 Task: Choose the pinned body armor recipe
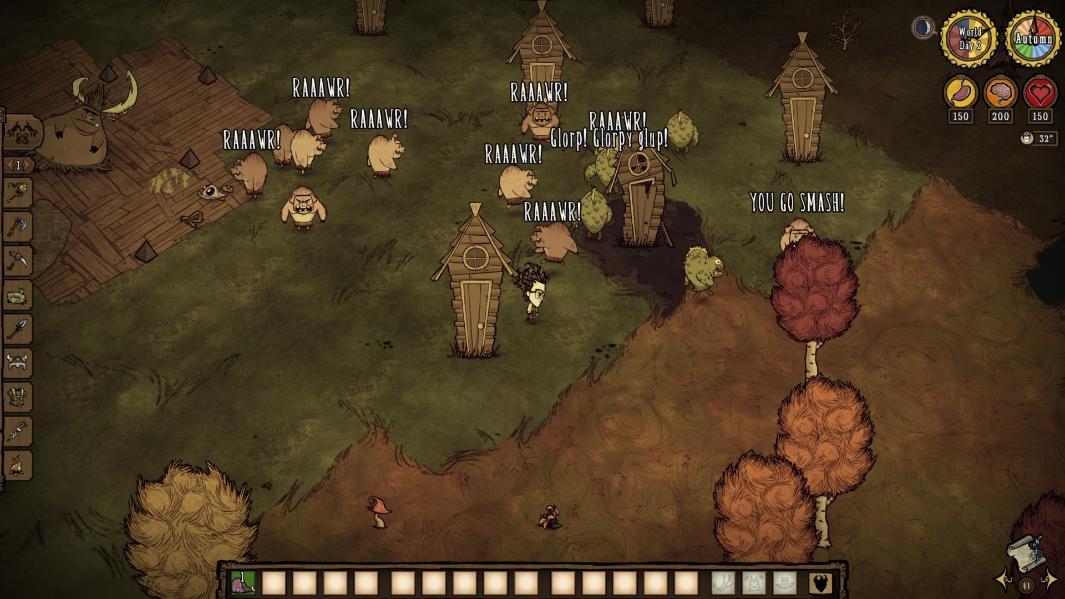(x=19, y=397)
